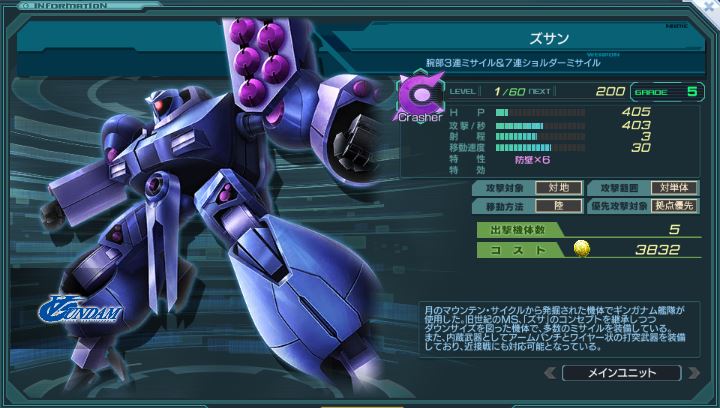Click the メインユニット button

(623, 373)
